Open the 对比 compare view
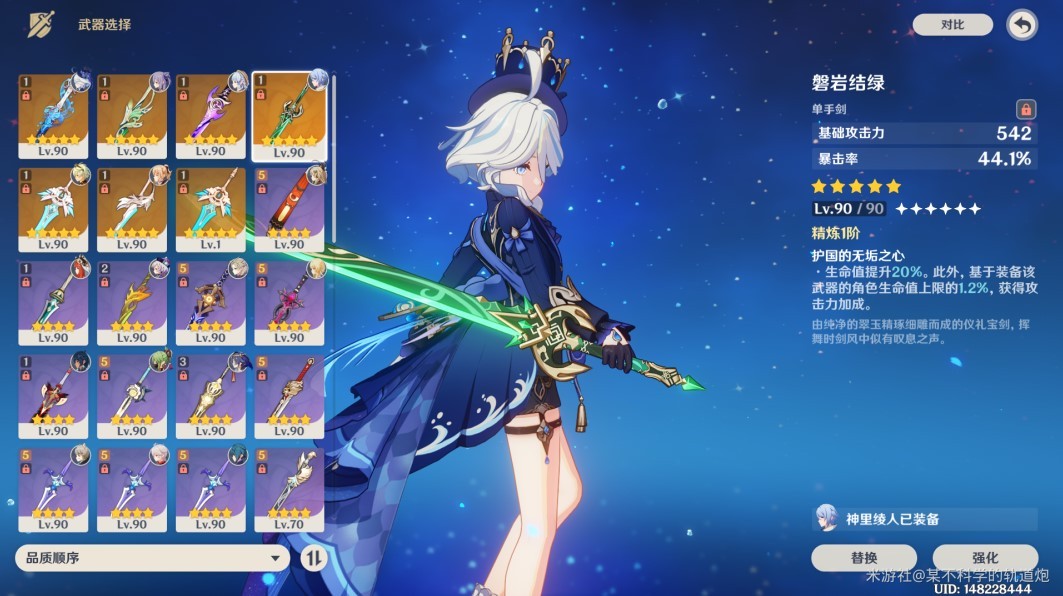 pos(952,25)
